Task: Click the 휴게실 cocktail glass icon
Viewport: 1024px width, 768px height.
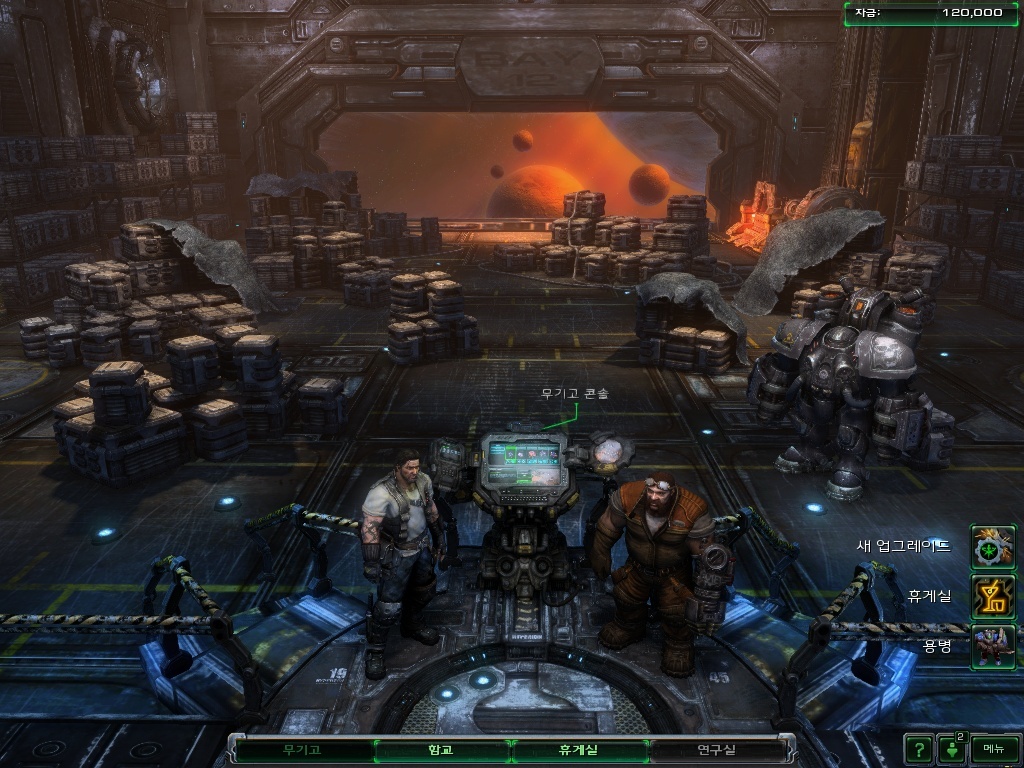Action: click(993, 596)
